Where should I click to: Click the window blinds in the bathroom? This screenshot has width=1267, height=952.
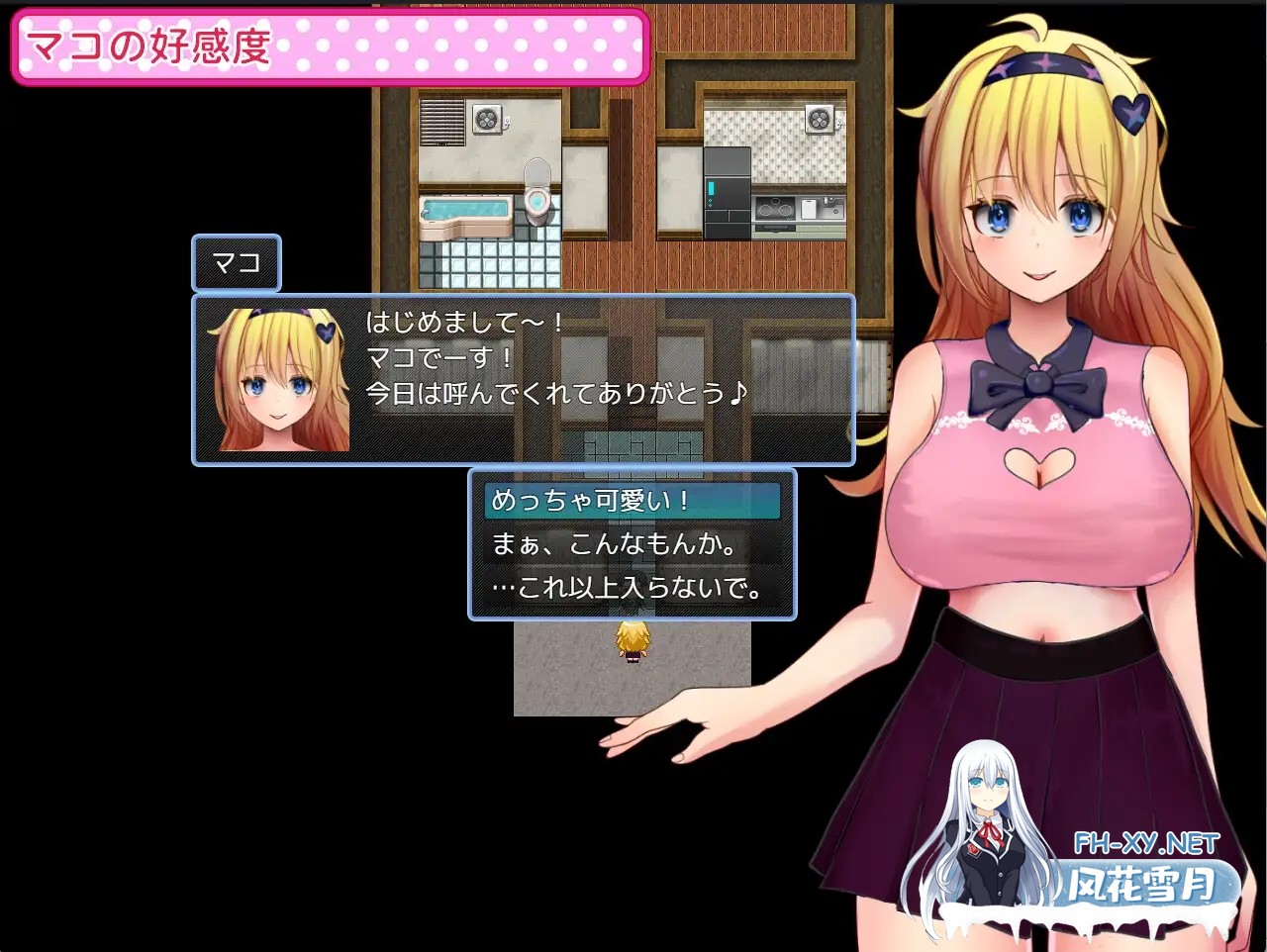(441, 122)
